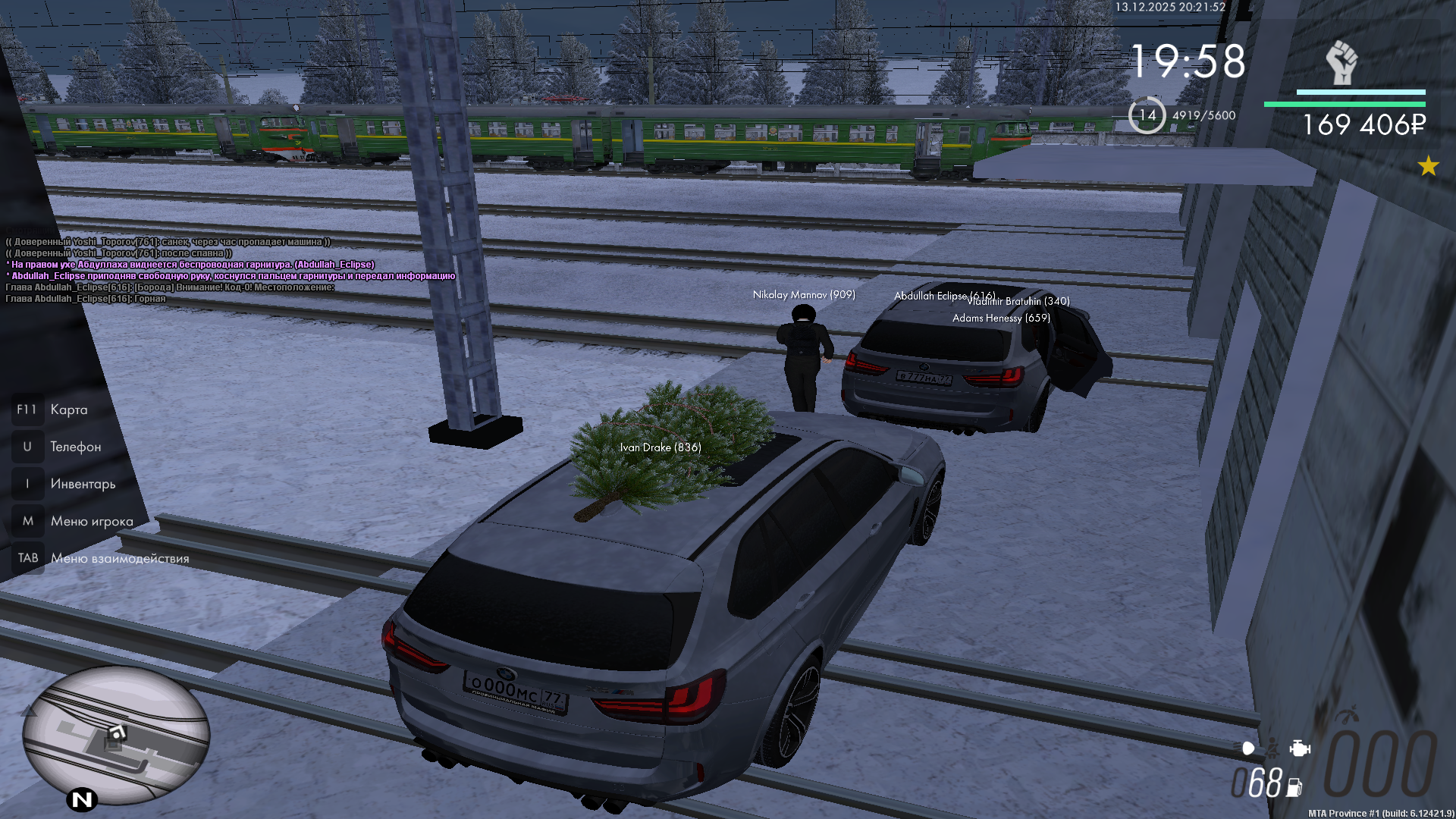Open the Карта map entry
Image resolution: width=1456 pixels, height=819 pixels.
tap(68, 410)
